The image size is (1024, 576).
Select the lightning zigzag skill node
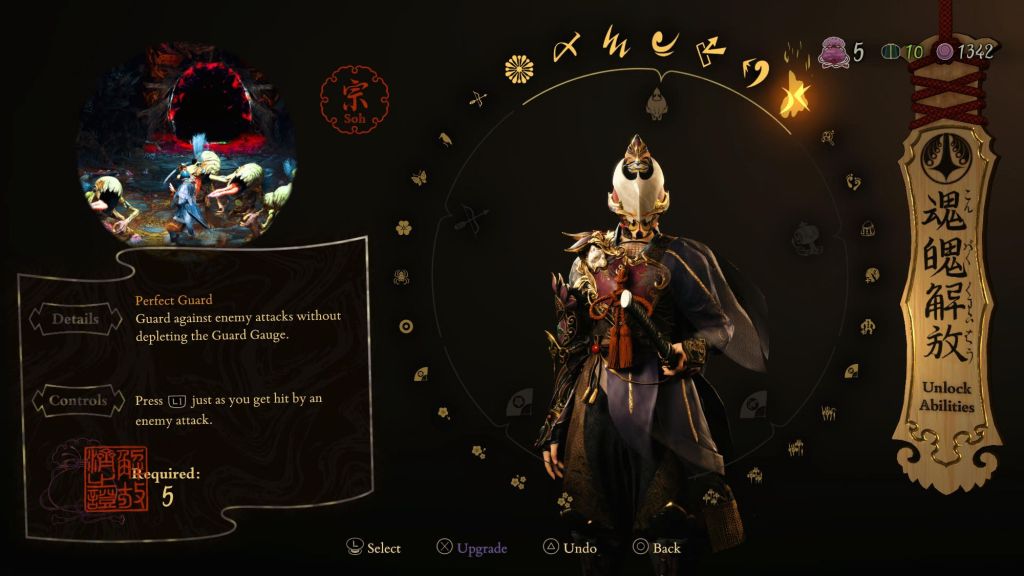[x=614, y=45]
